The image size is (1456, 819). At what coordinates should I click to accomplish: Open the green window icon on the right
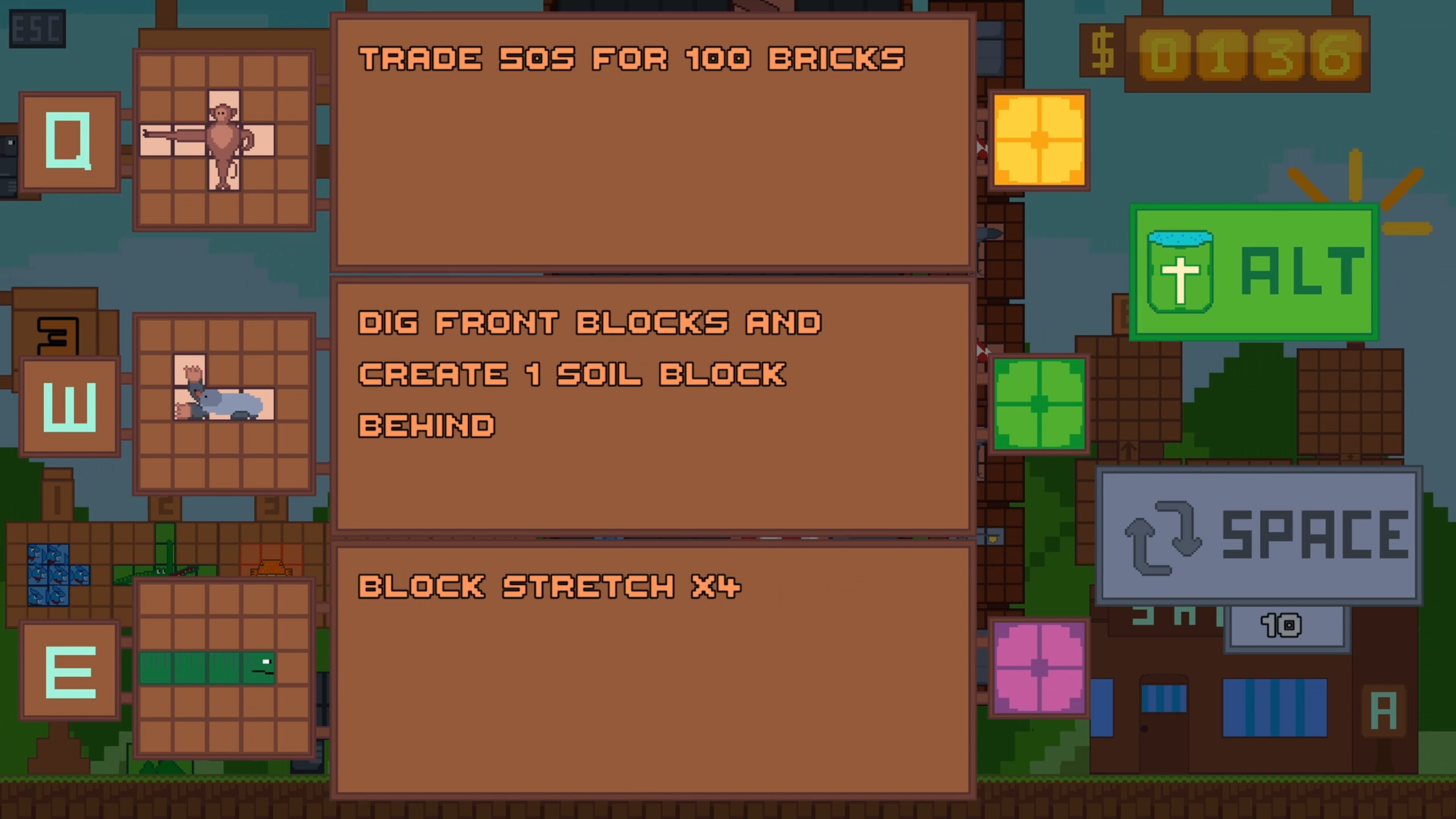(x=1040, y=404)
